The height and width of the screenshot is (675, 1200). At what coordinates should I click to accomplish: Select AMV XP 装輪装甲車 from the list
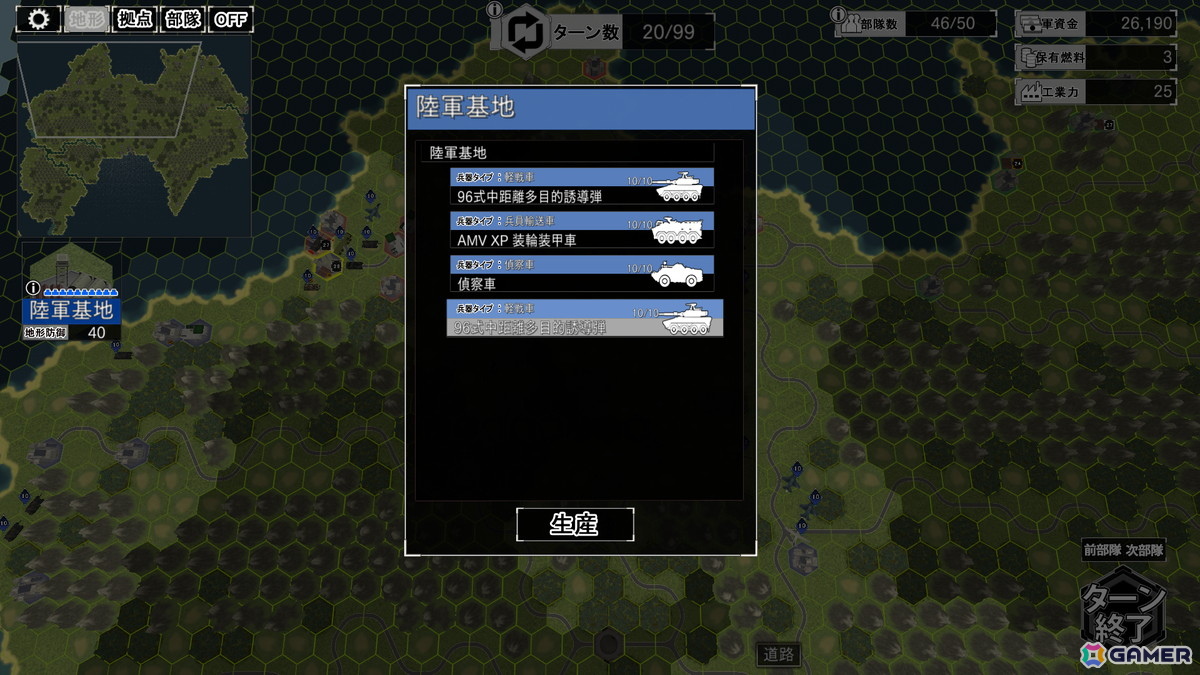582,230
